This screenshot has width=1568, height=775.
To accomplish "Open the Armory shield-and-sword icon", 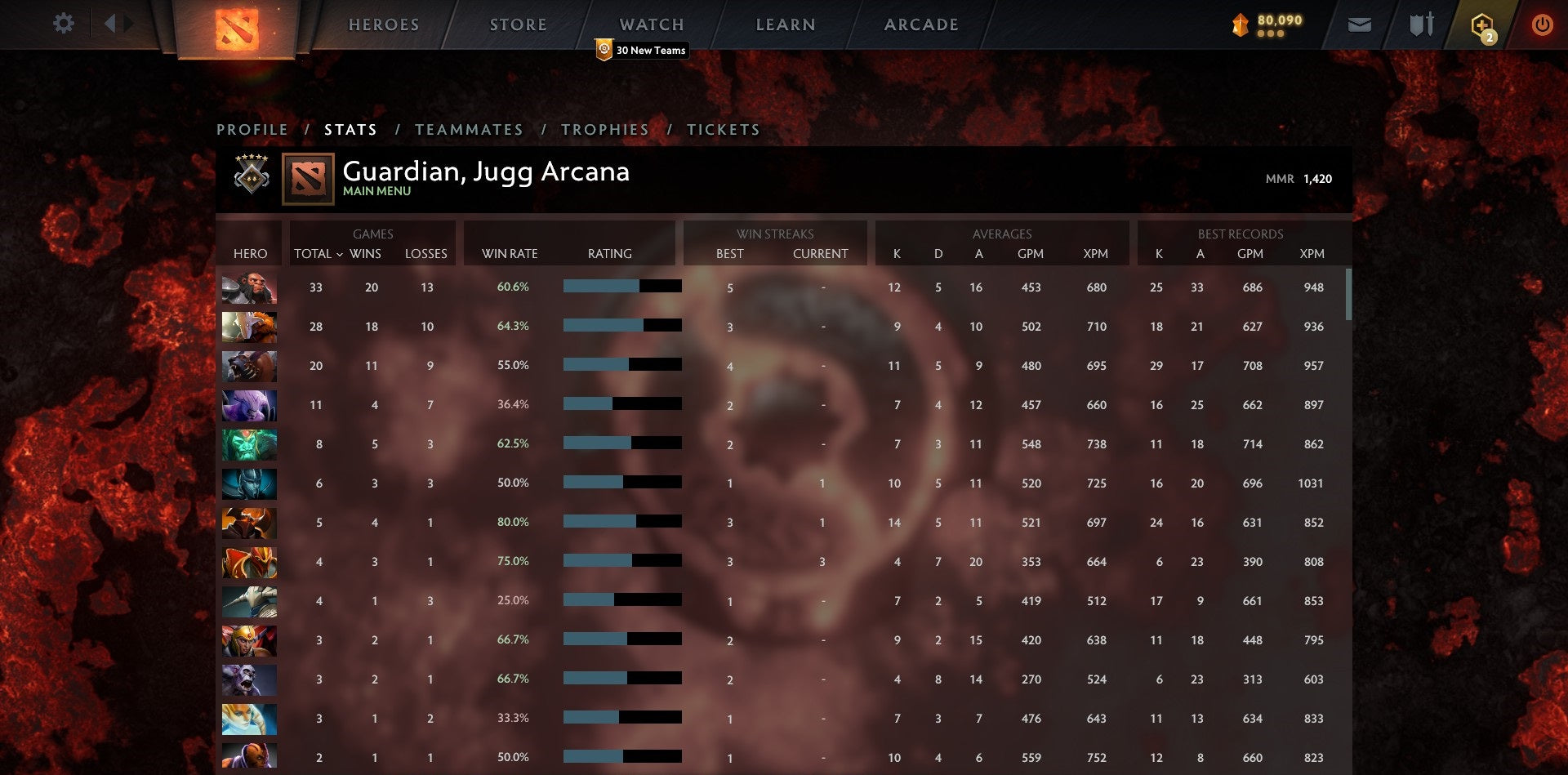I will (x=1421, y=24).
